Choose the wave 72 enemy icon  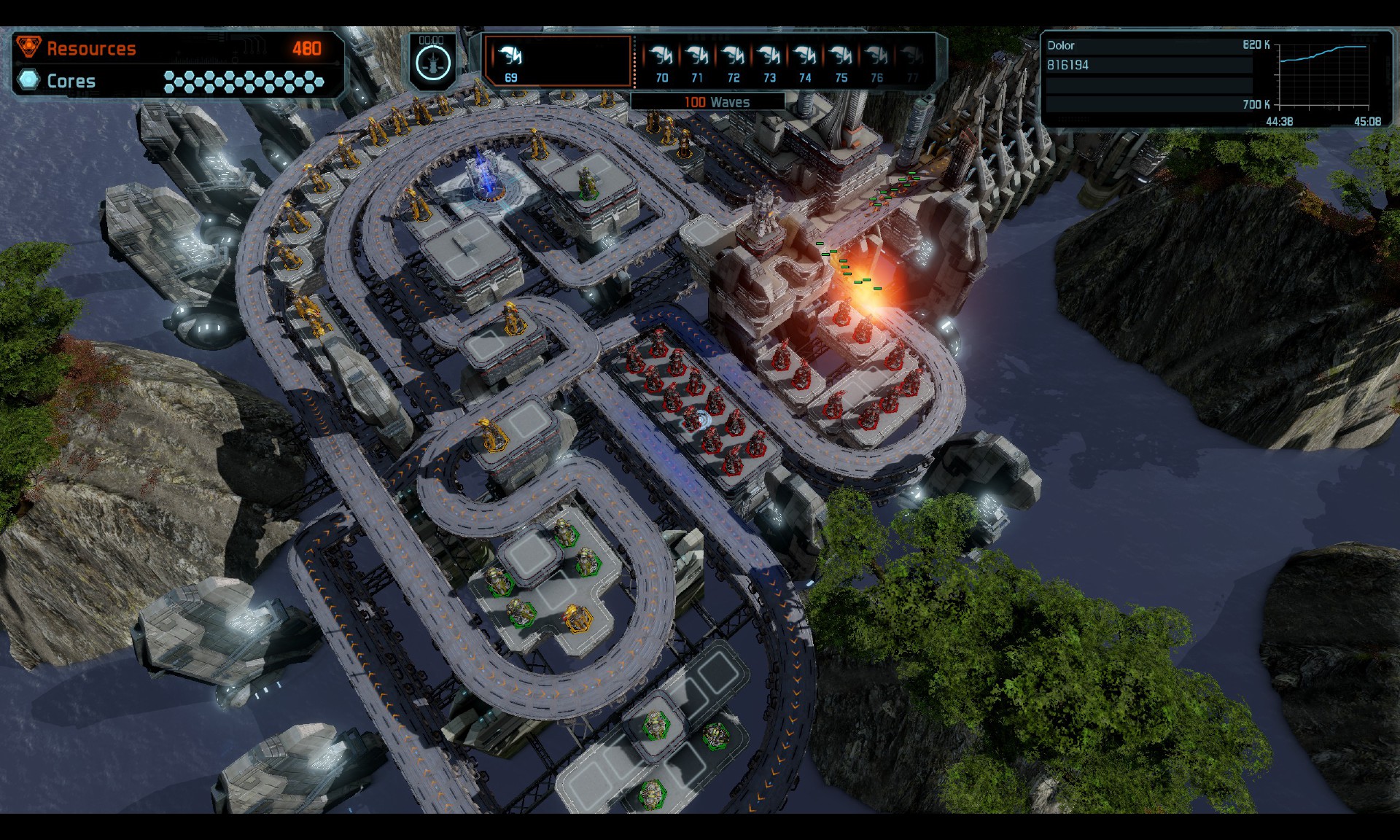click(x=733, y=56)
